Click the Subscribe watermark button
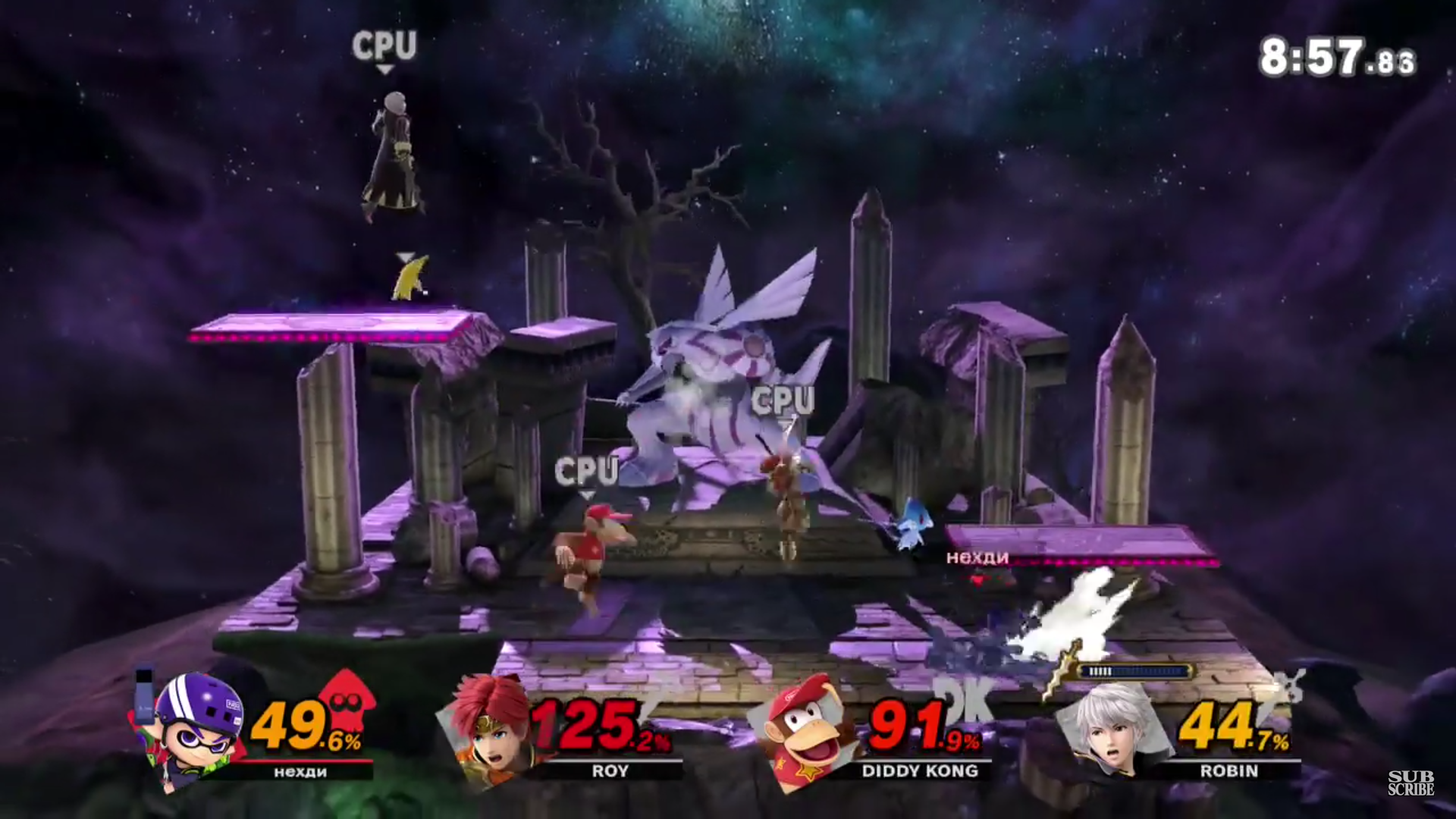This screenshot has width=1456, height=819. click(1410, 783)
